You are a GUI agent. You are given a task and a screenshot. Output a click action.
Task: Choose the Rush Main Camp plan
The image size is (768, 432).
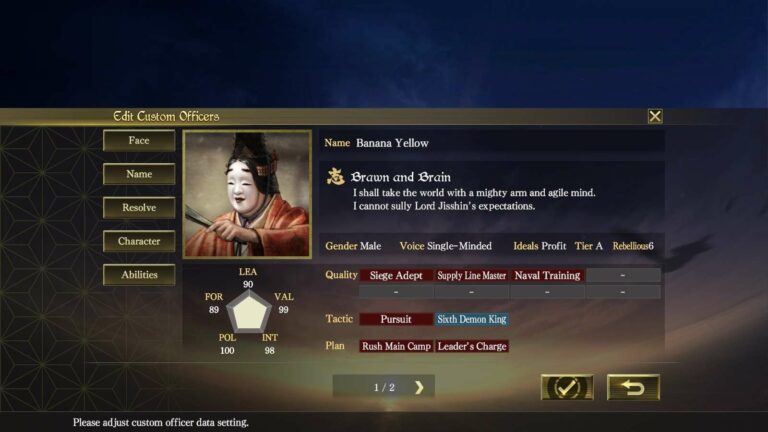396,346
